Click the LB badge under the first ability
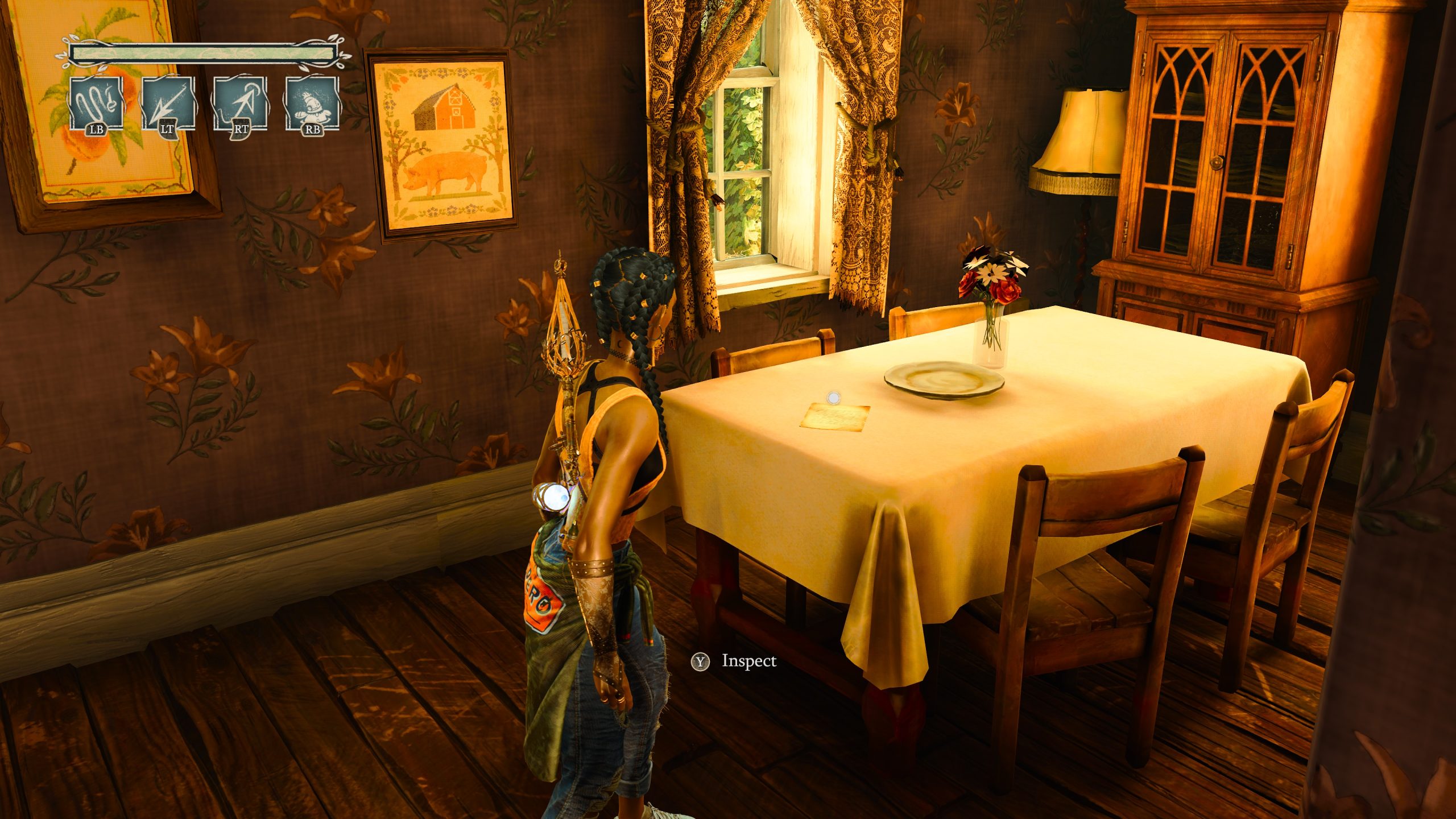 (x=97, y=130)
